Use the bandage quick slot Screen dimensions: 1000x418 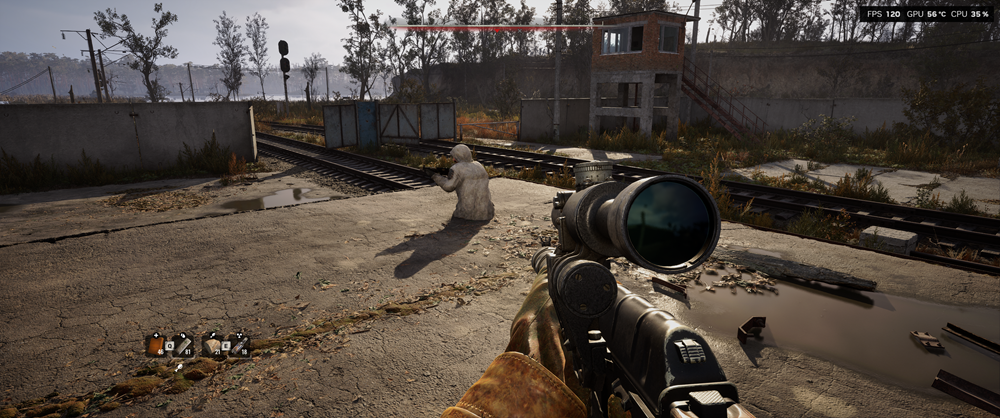pos(182,345)
